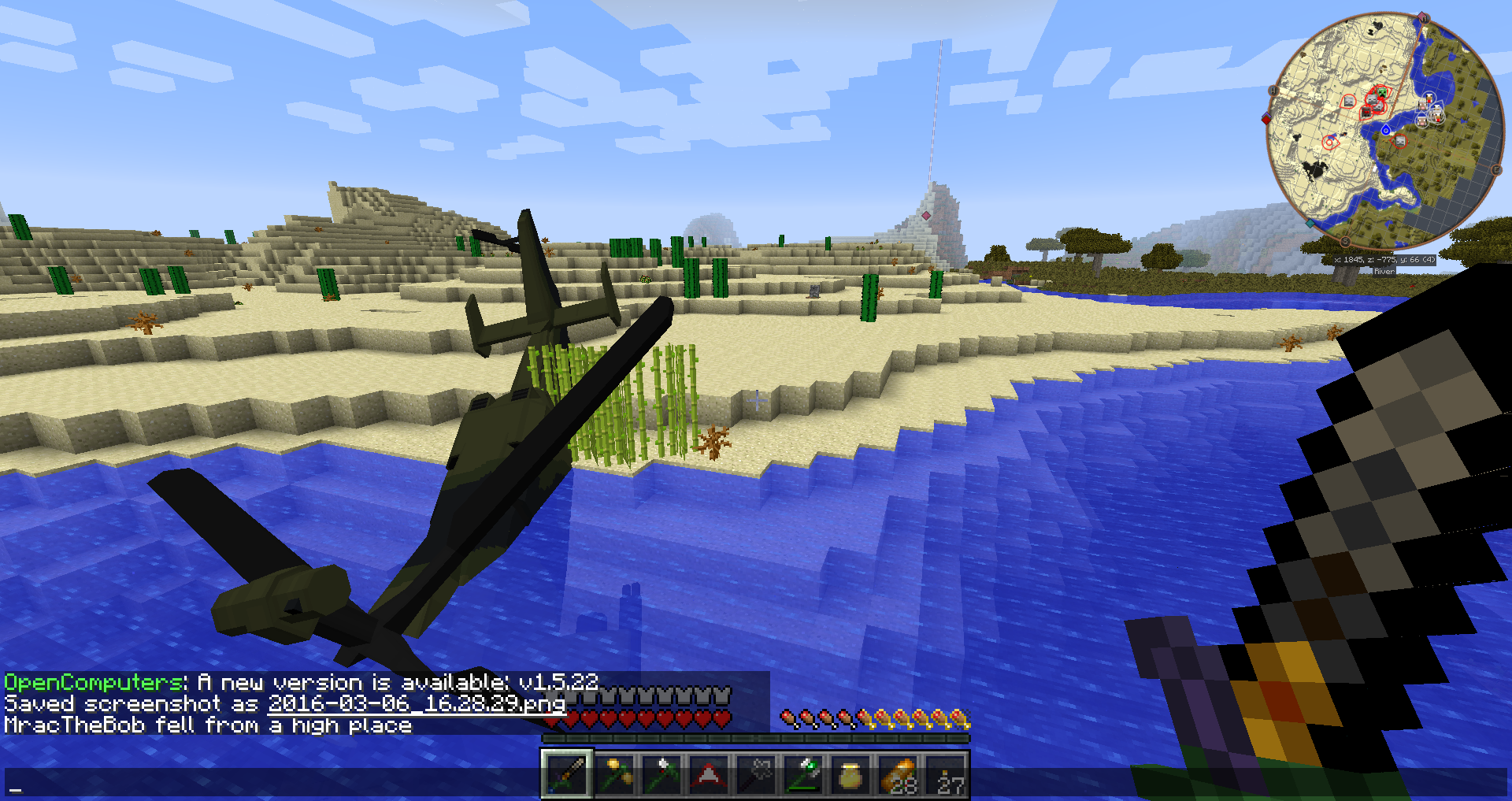Select the white-tipped pickaxe hotbar slot

tap(662, 774)
